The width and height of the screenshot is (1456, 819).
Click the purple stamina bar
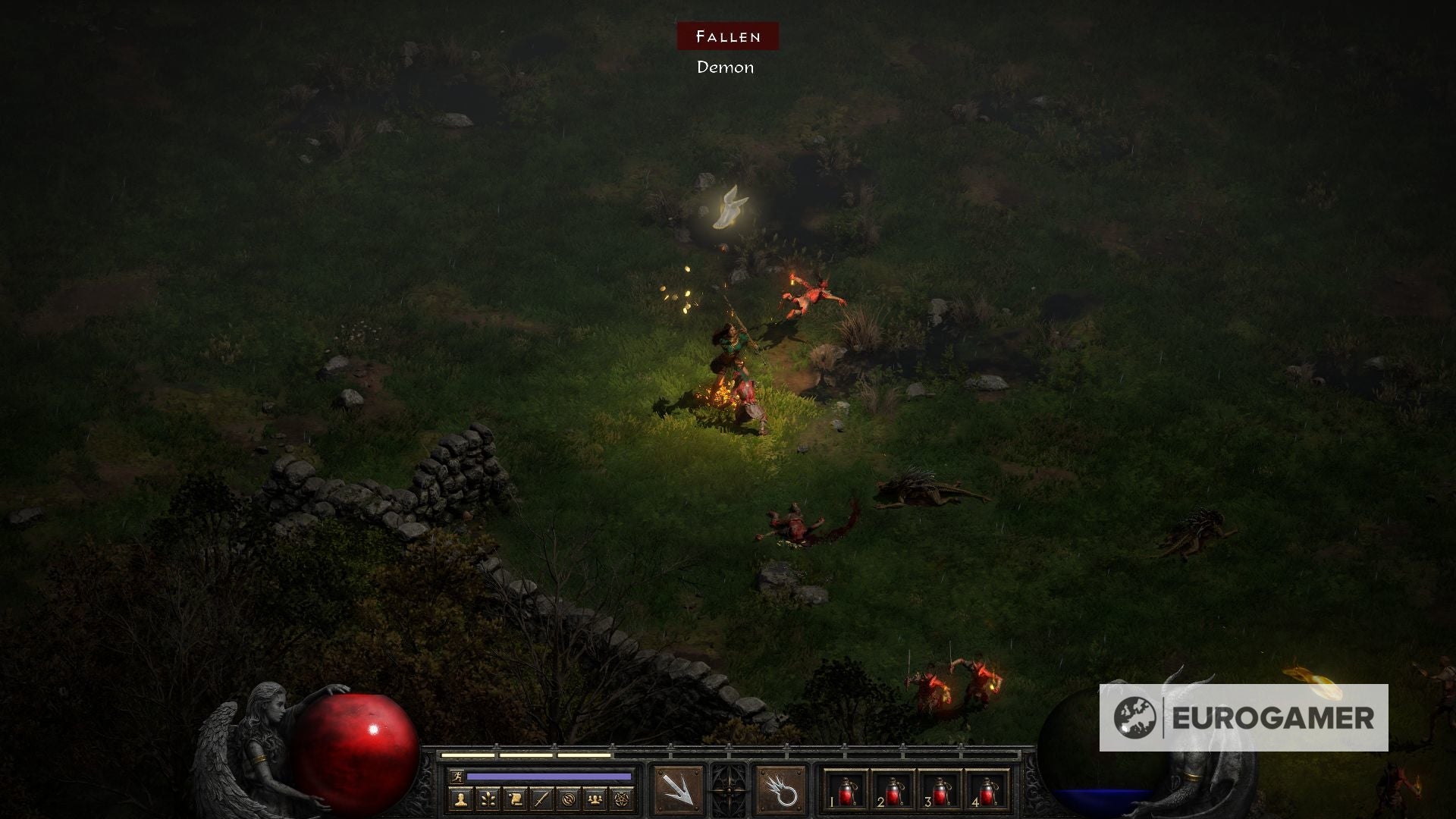coord(548,776)
